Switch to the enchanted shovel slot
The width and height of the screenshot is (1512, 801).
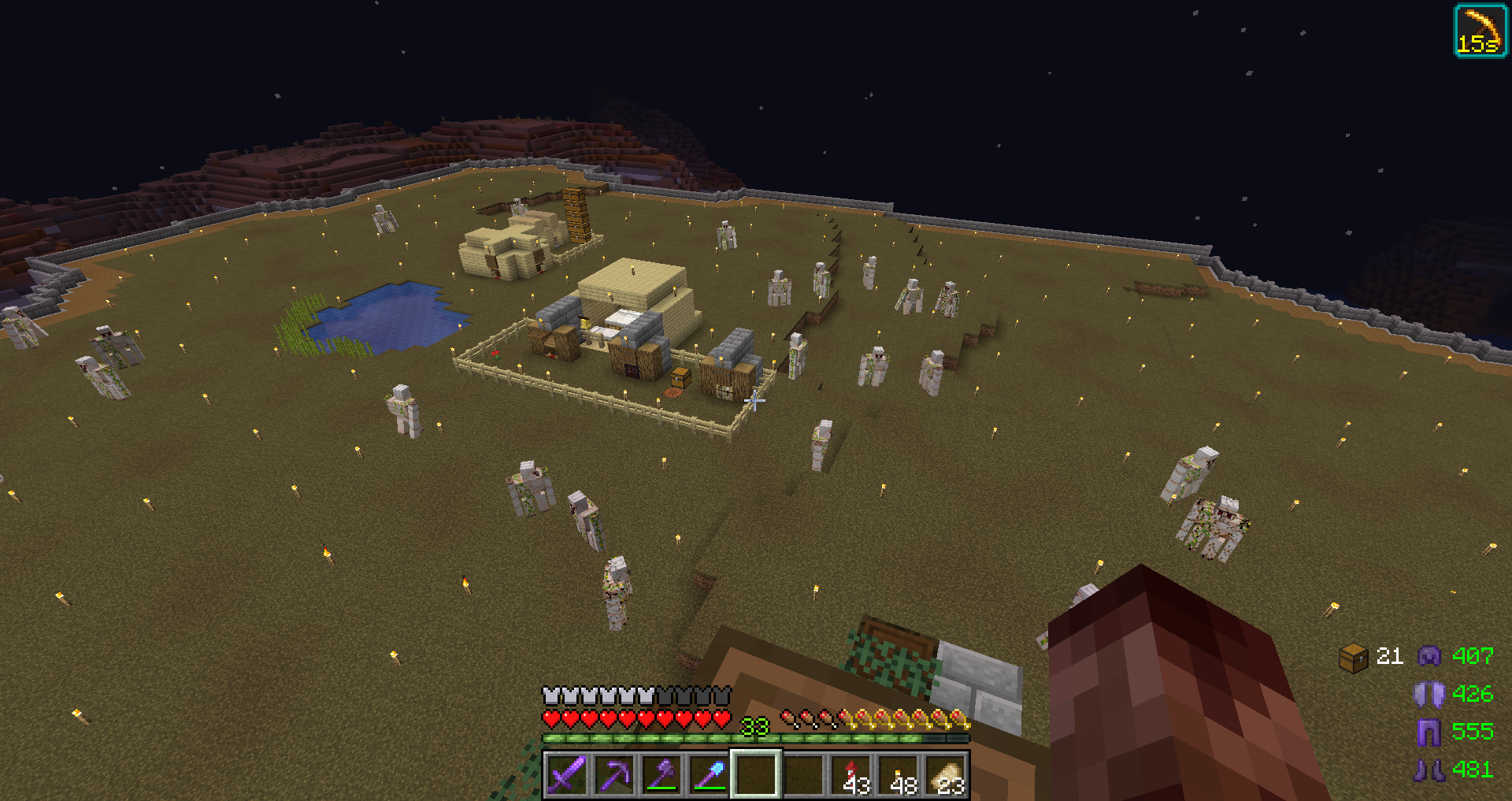(x=709, y=774)
